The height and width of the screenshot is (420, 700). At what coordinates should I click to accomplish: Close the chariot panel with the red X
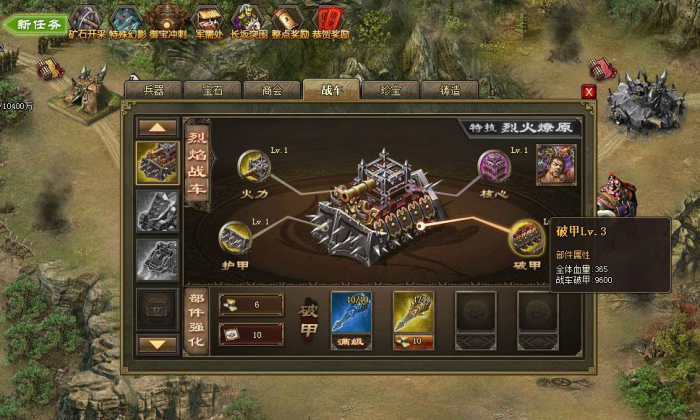pos(589,92)
